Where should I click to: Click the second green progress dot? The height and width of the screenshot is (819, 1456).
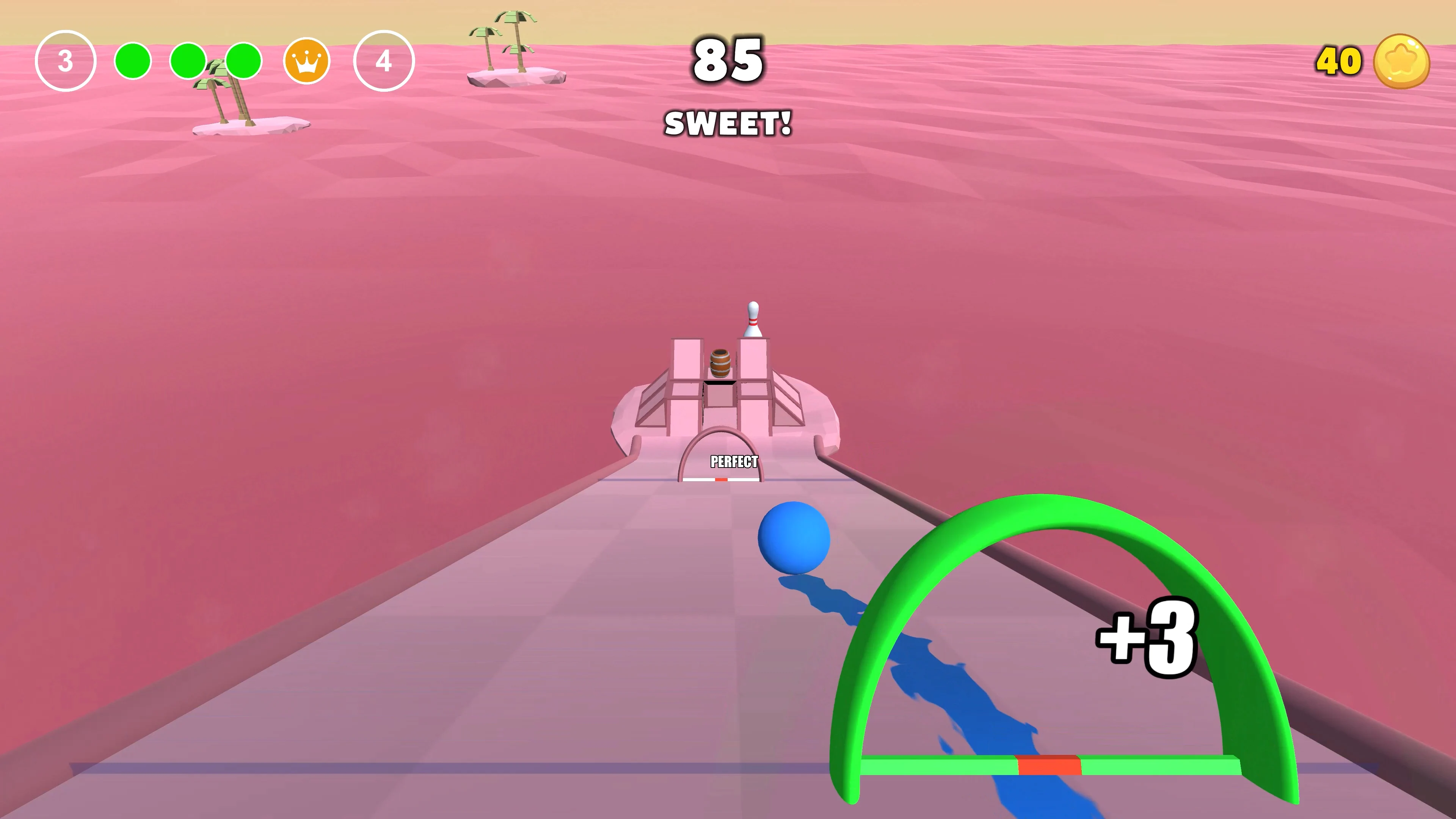coord(188,61)
